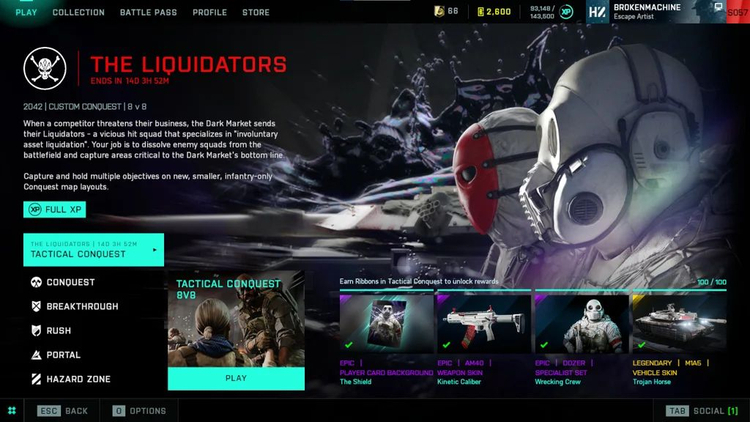Select the Play tab
This screenshot has height=422, width=750.
[26, 12]
